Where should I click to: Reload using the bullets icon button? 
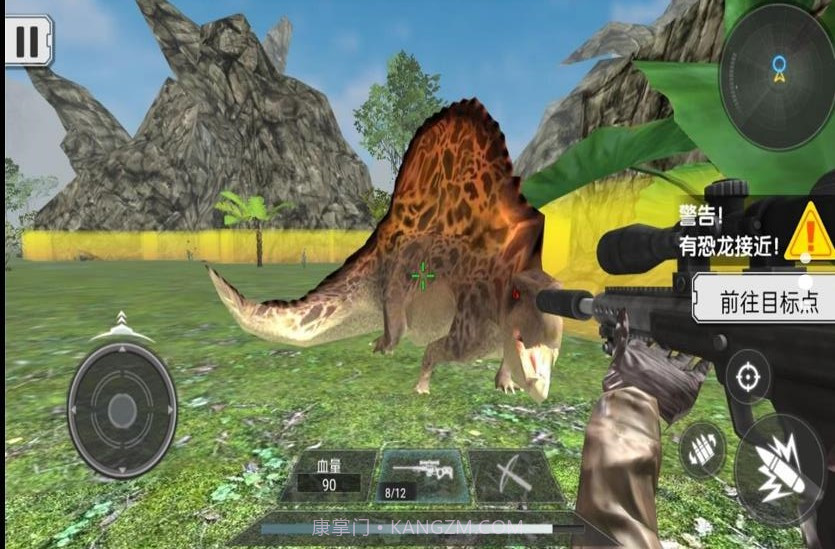click(702, 450)
